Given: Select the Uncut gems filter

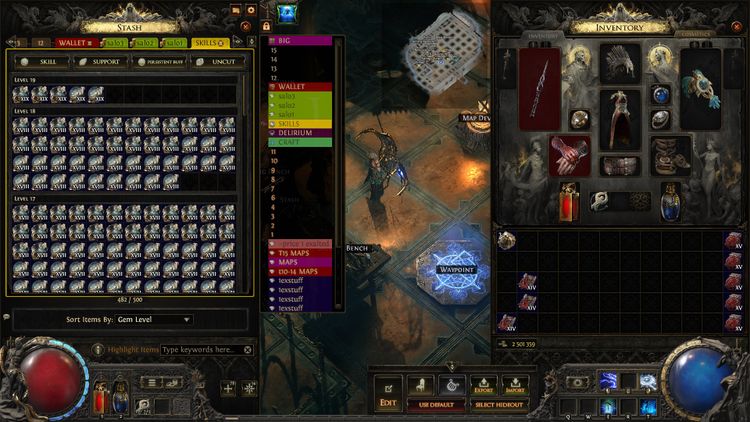Looking at the screenshot, I should tap(217, 61).
